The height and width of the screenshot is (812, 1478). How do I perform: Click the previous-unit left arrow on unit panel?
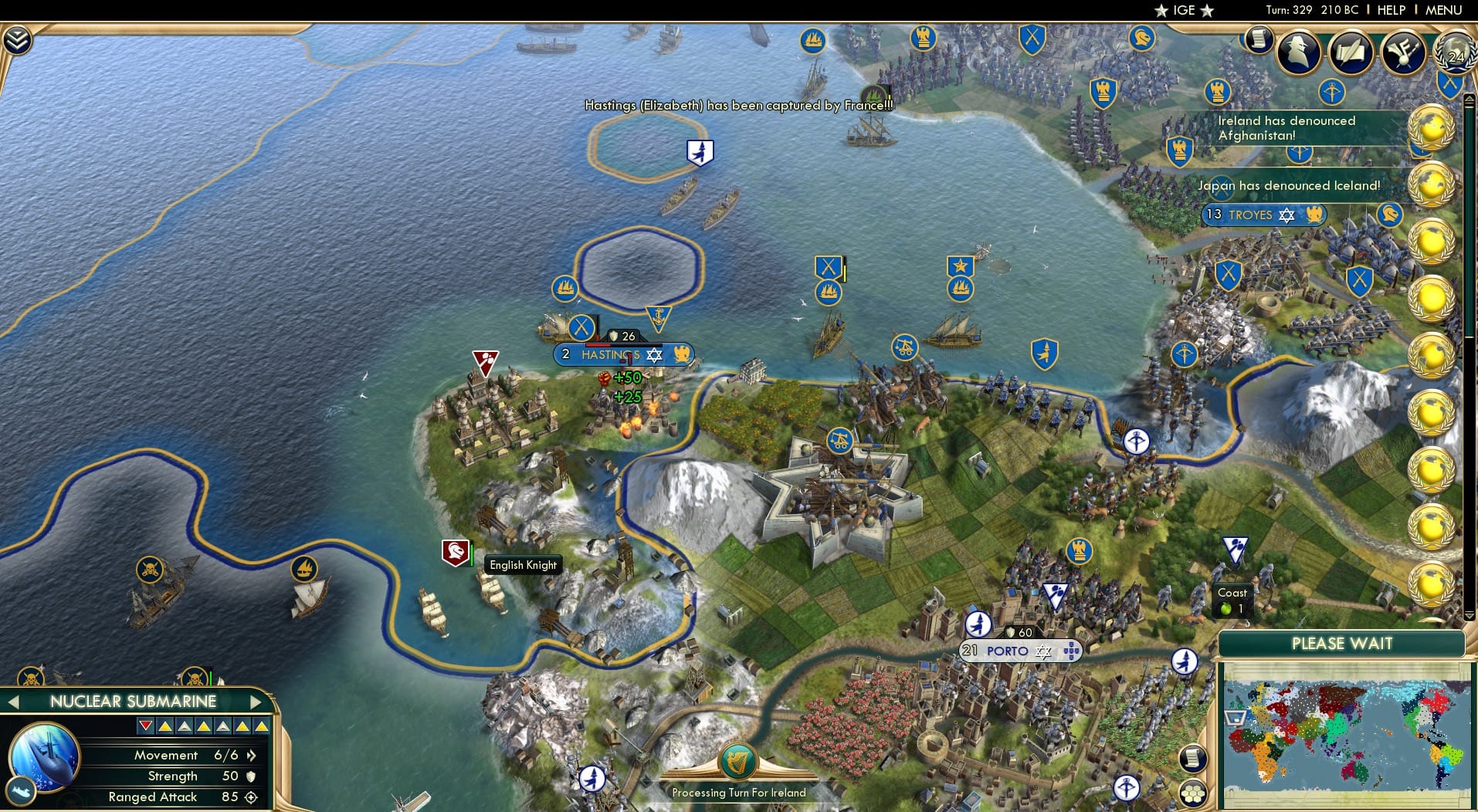(x=13, y=702)
